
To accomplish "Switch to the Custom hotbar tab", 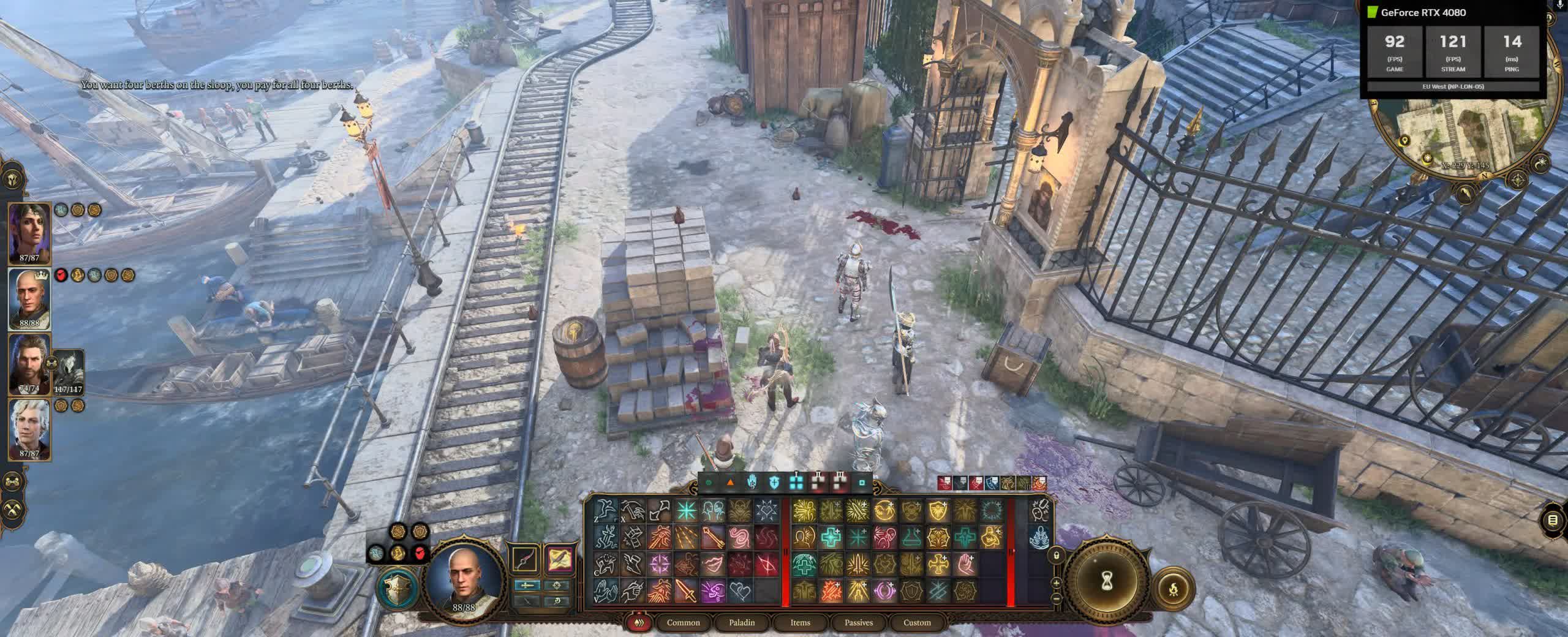I will click(x=917, y=622).
